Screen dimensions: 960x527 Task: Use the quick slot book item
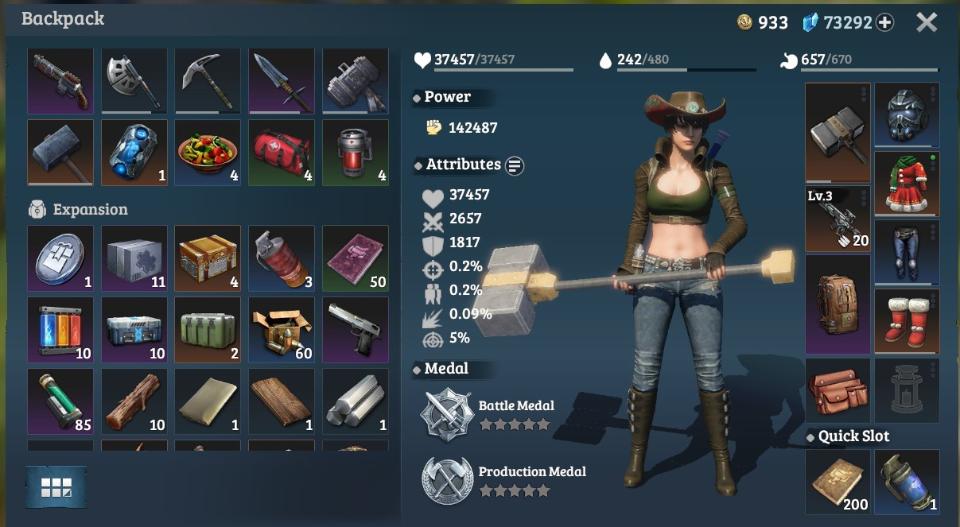838,482
